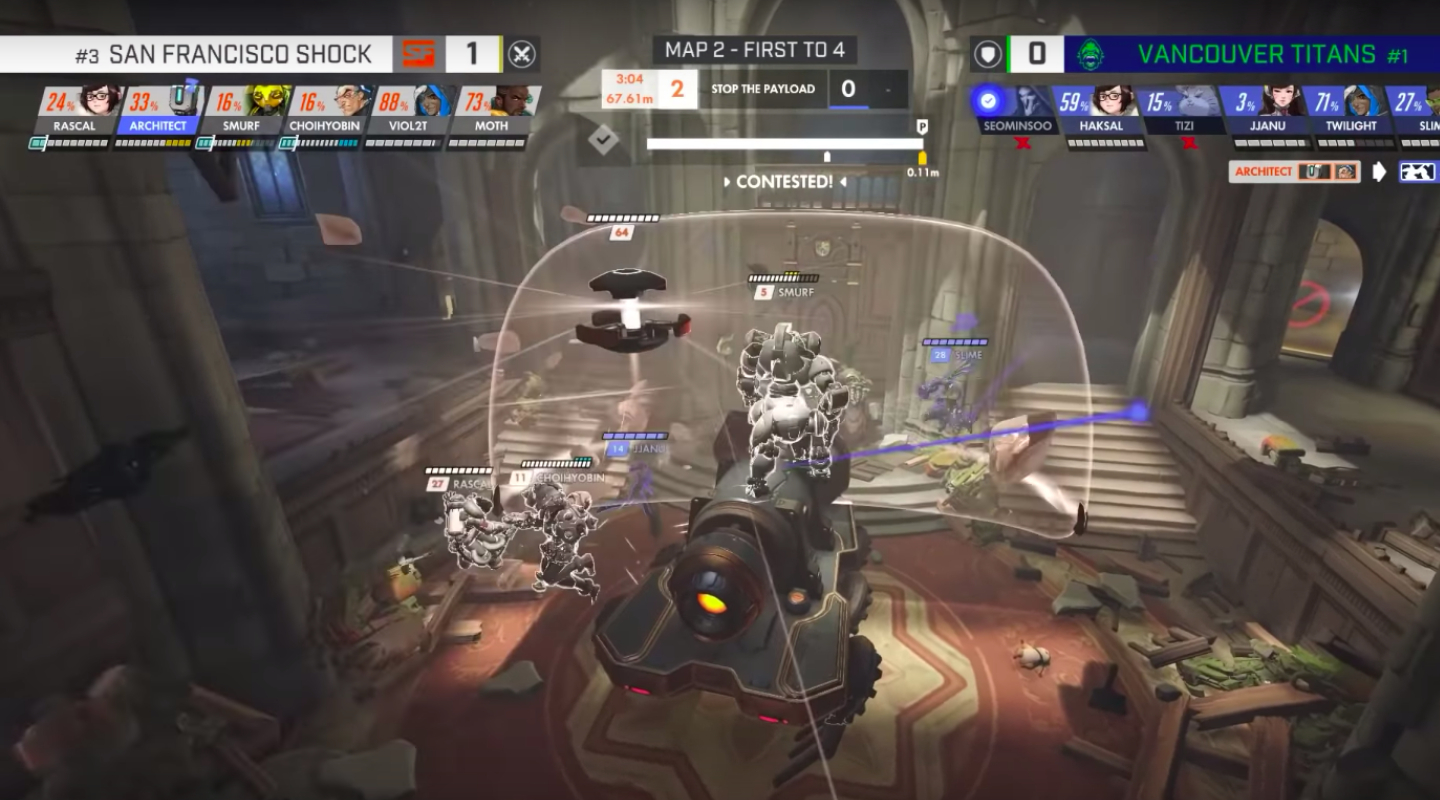Select Rascal's player card
Viewport: 1440px width, 800px height.
(x=76, y=109)
